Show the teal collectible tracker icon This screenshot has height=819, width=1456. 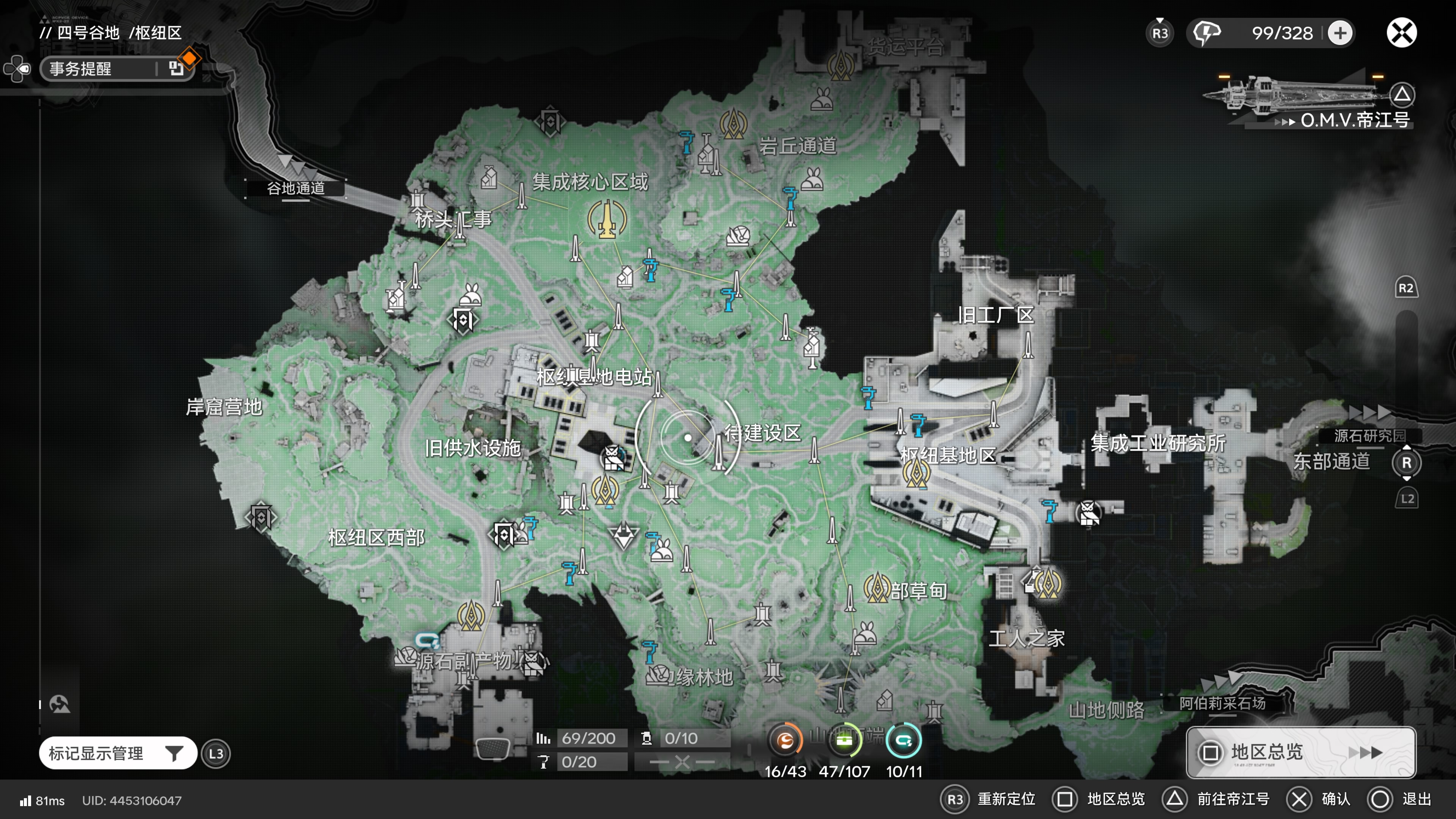(904, 741)
